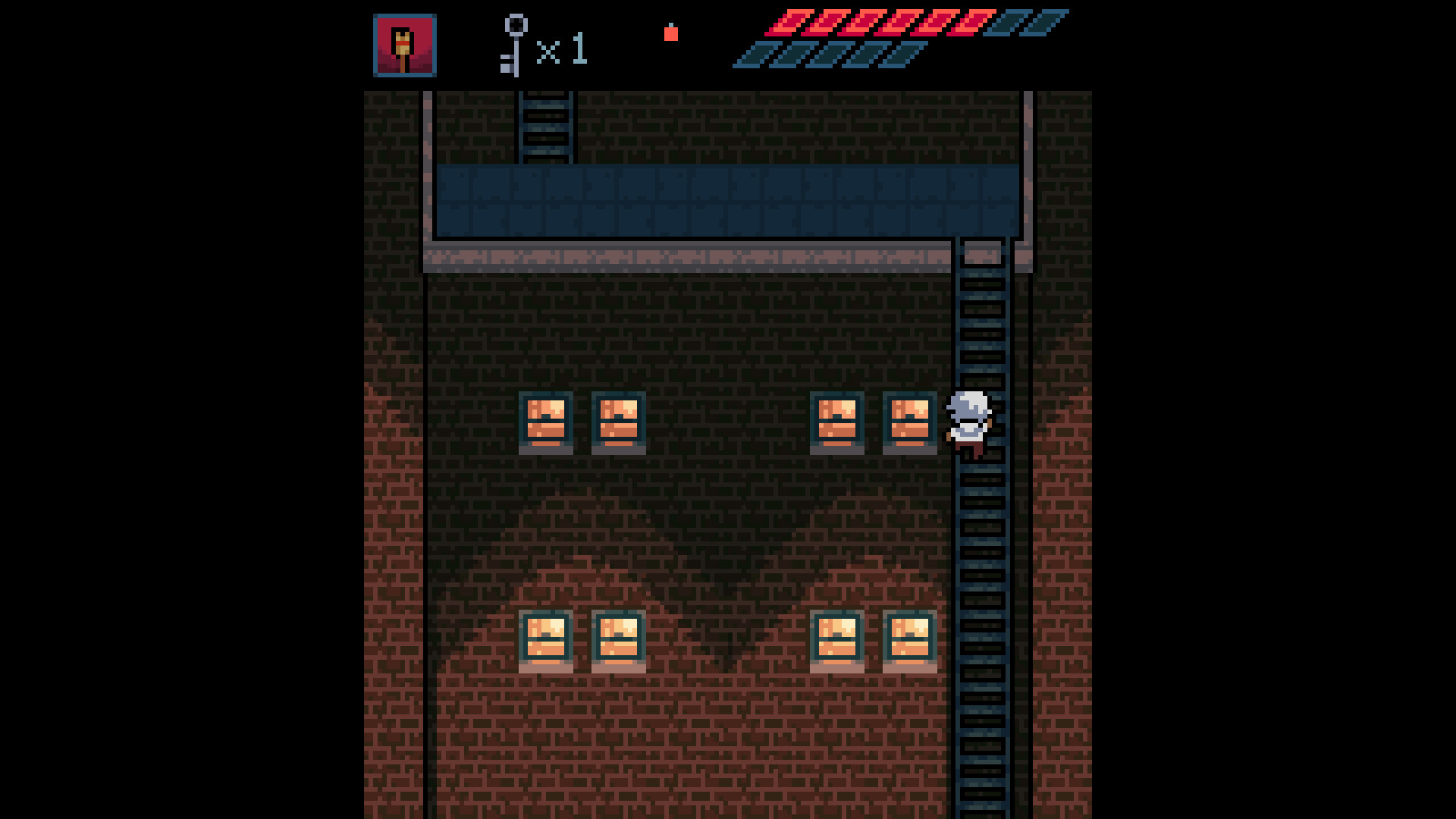The width and height of the screenshot is (1456, 819).
Task: Click the torch item portrait in the HUD
Action: [404, 44]
